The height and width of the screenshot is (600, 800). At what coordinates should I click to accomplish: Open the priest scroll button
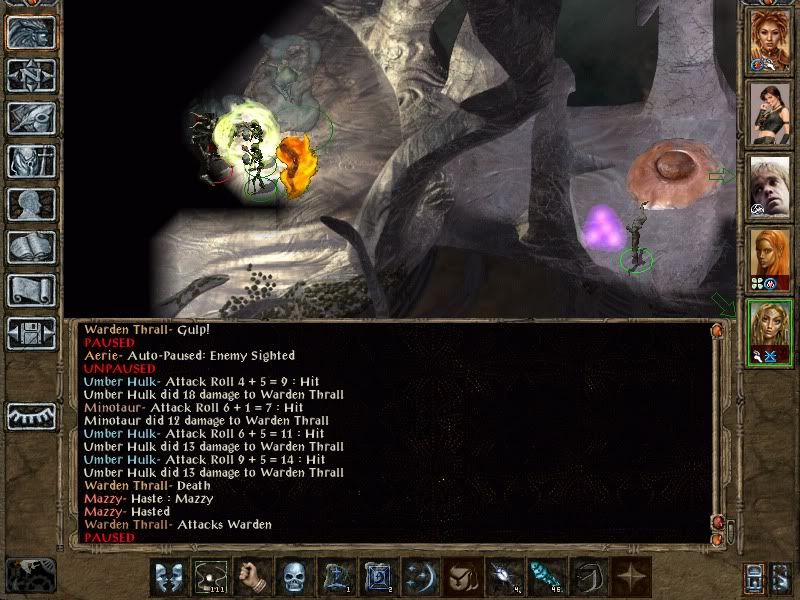31,290
